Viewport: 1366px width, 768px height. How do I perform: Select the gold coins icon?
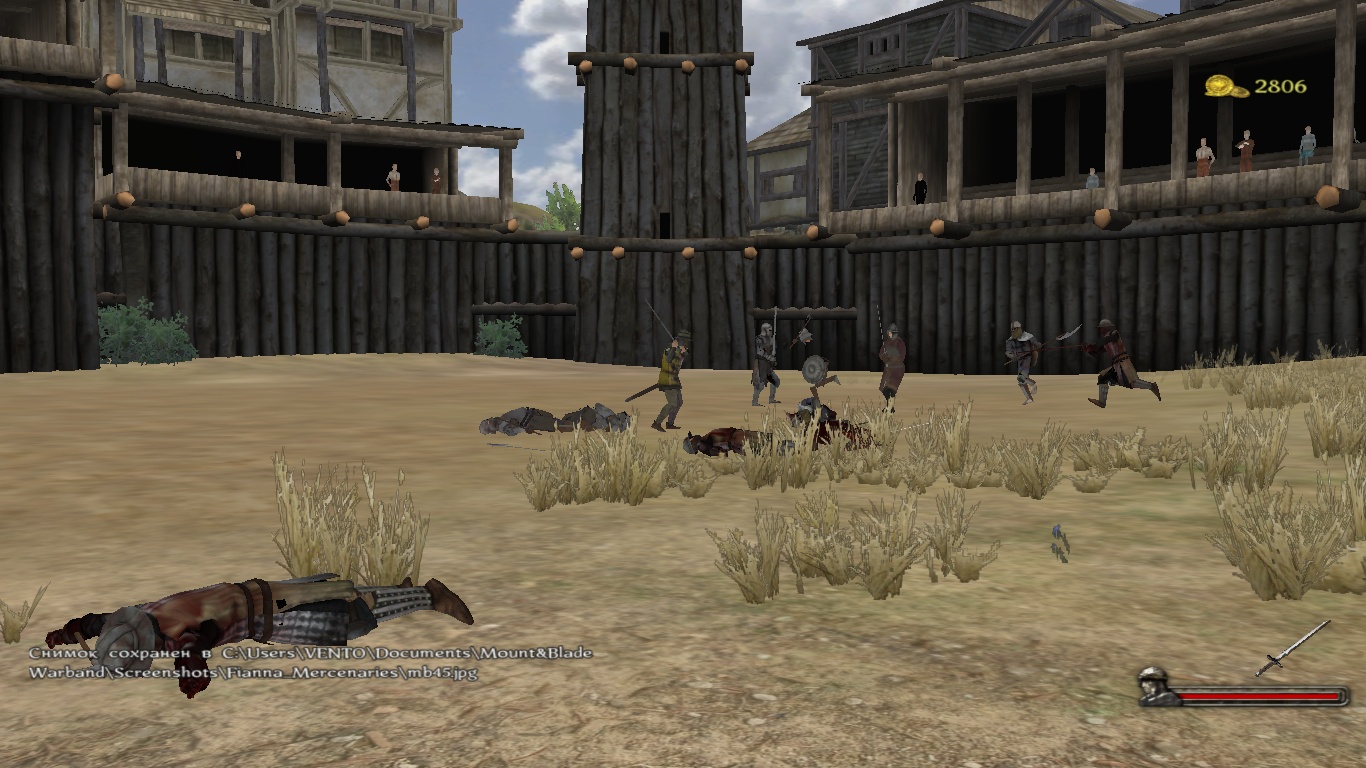(x=1226, y=87)
